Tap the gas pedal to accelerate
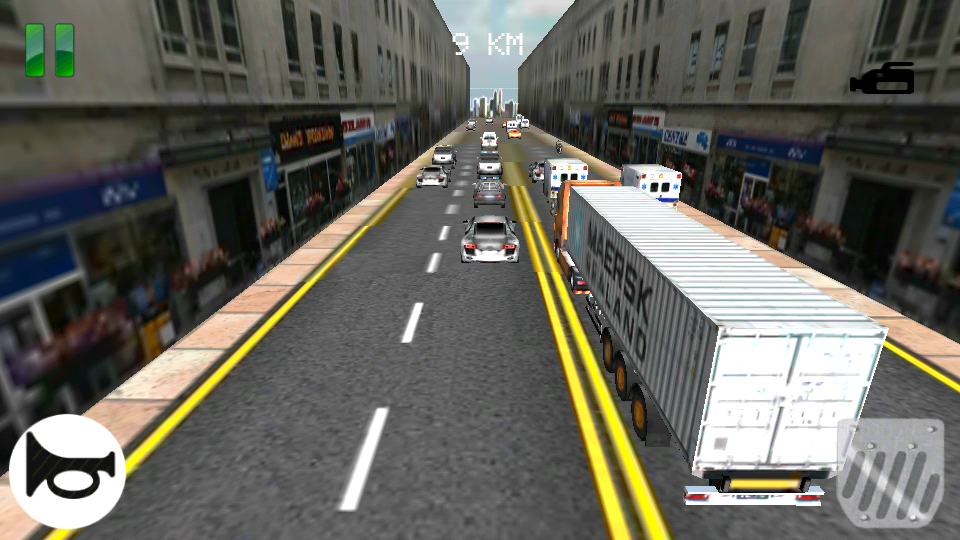The image size is (960, 540). click(890, 470)
